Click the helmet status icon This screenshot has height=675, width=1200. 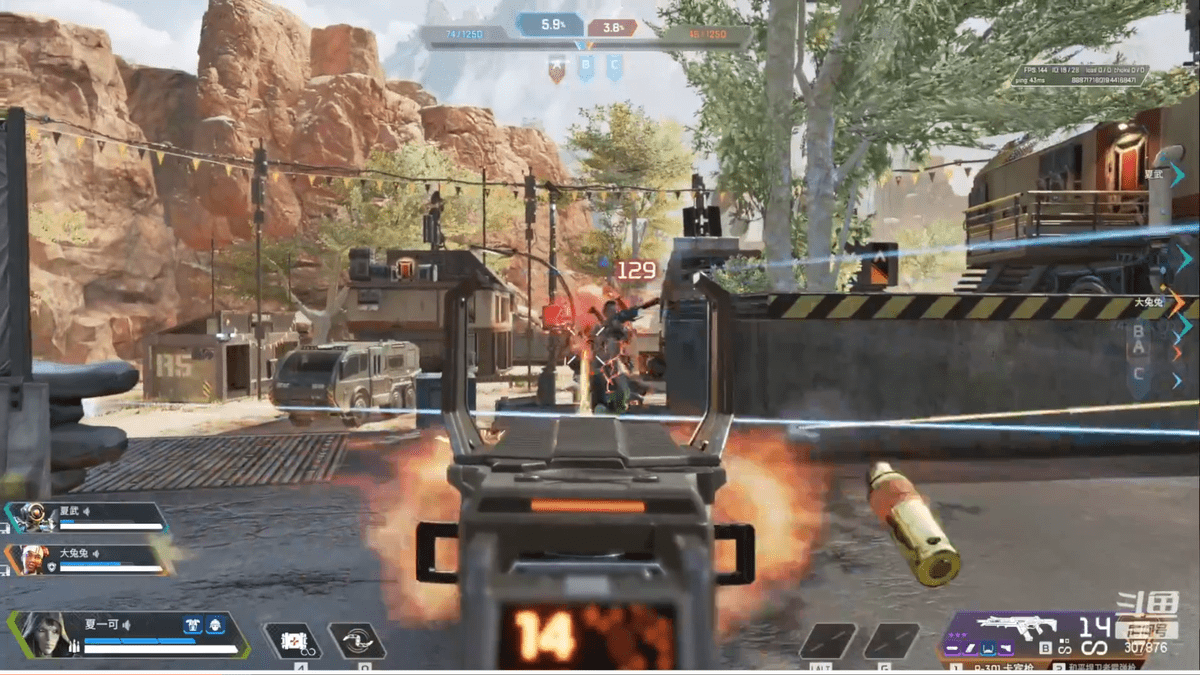coord(215,626)
